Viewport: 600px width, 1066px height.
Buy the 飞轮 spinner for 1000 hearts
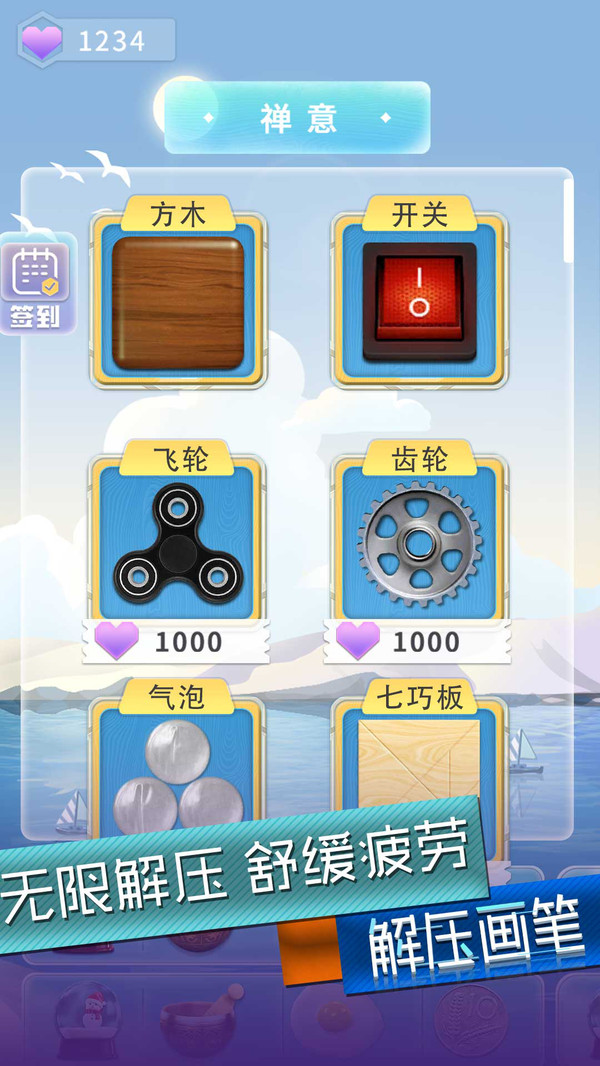[178, 641]
